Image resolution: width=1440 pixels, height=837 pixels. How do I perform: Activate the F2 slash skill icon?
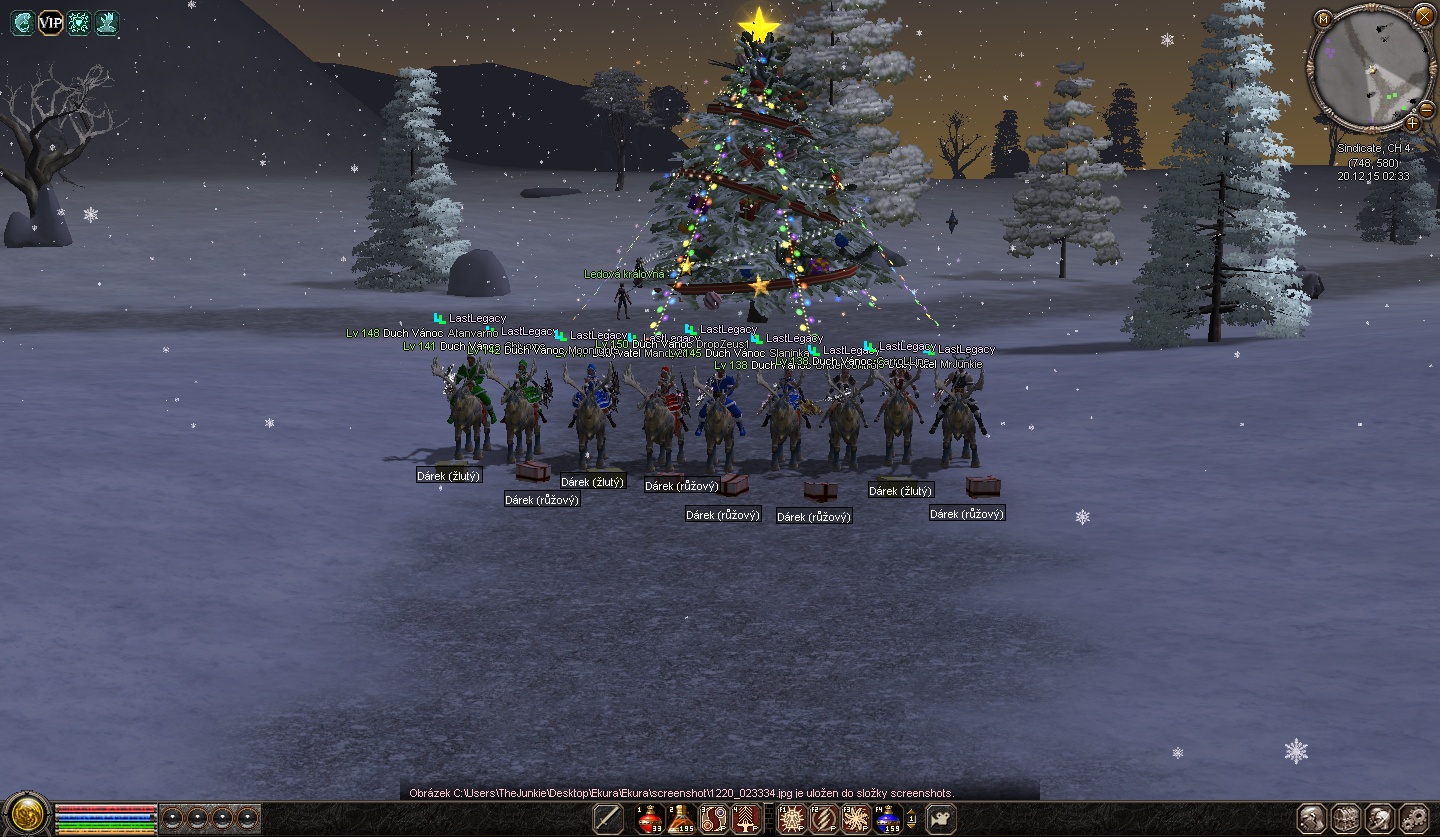click(x=824, y=819)
